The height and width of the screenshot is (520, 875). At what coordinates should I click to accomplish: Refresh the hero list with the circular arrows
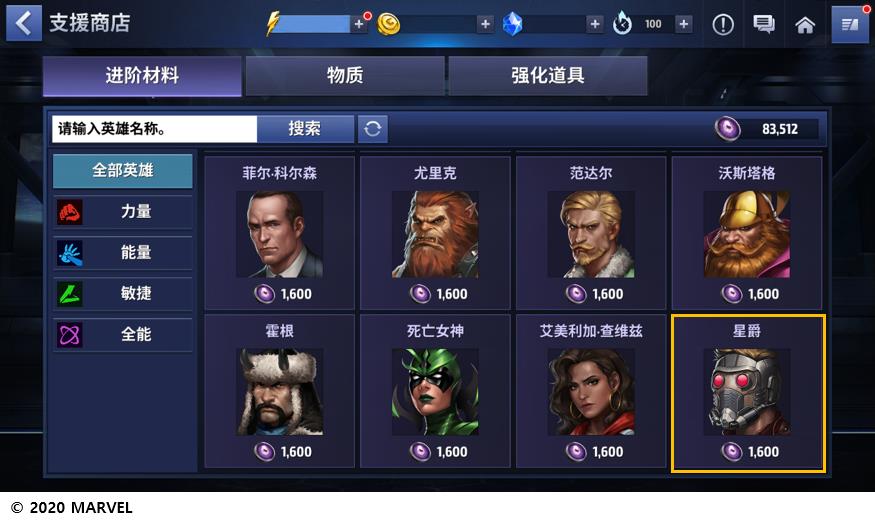(373, 129)
